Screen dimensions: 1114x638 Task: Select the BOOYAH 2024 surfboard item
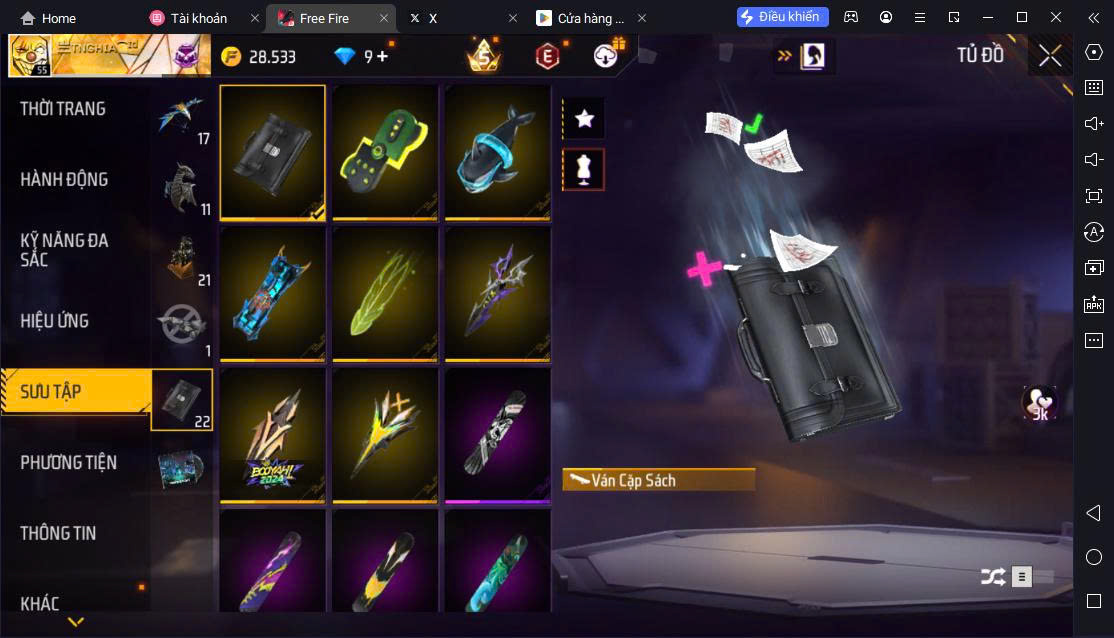click(x=272, y=435)
